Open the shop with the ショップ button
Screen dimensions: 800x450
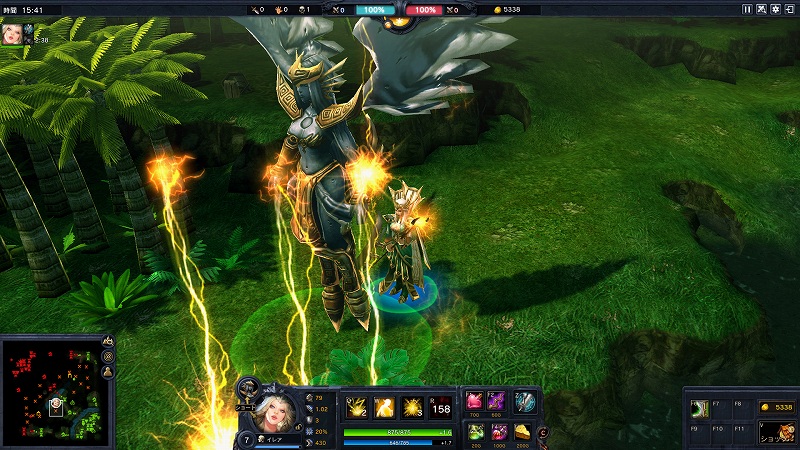click(x=776, y=432)
